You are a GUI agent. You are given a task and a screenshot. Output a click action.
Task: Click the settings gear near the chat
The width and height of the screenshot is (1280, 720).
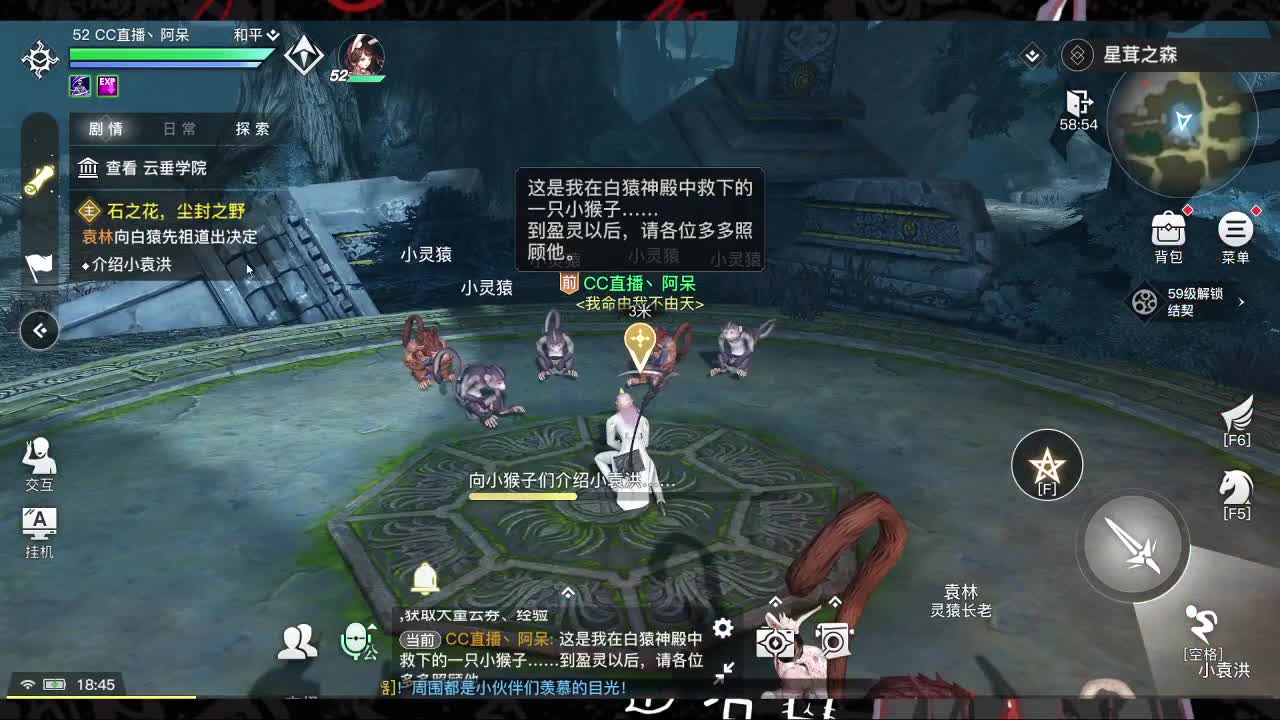pos(723,628)
